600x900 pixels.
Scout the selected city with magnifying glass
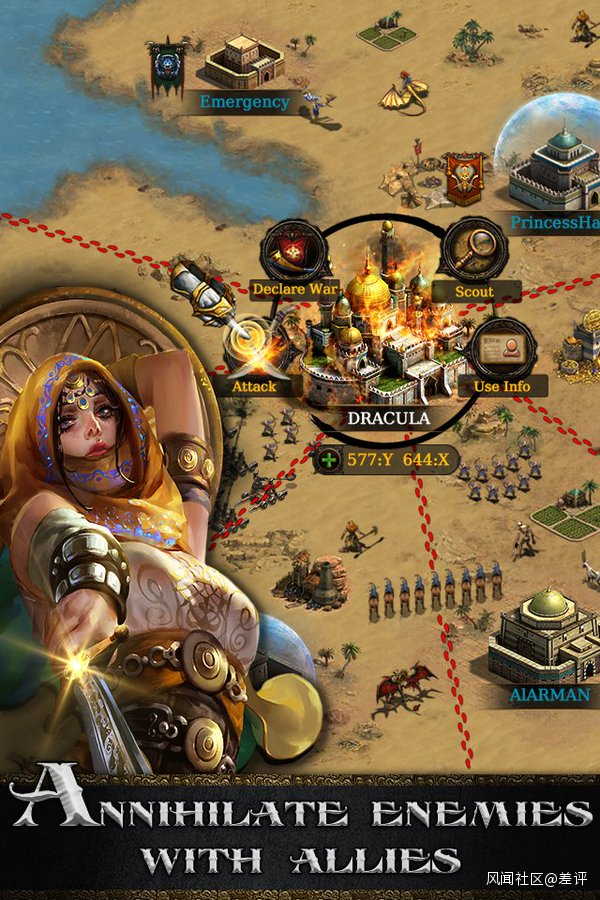(x=473, y=251)
